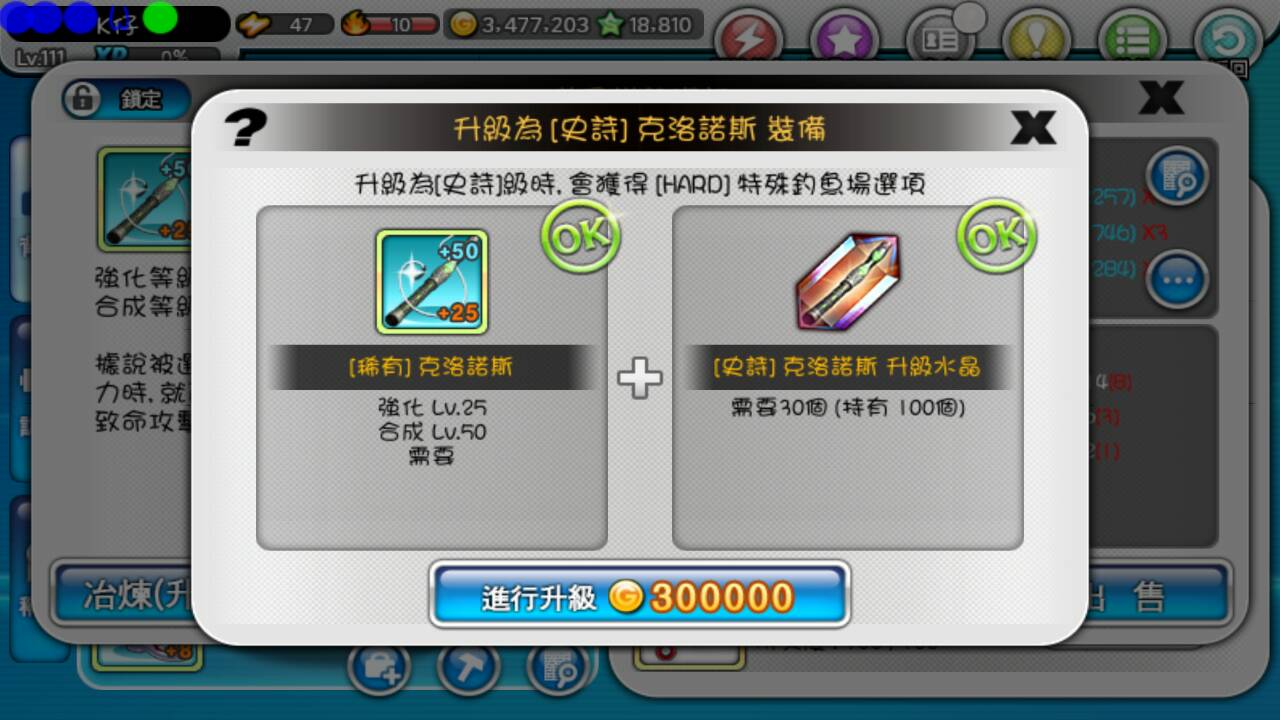This screenshot has width=1280, height=720.
Task: Open the ID card profile icon
Action: coord(940,38)
